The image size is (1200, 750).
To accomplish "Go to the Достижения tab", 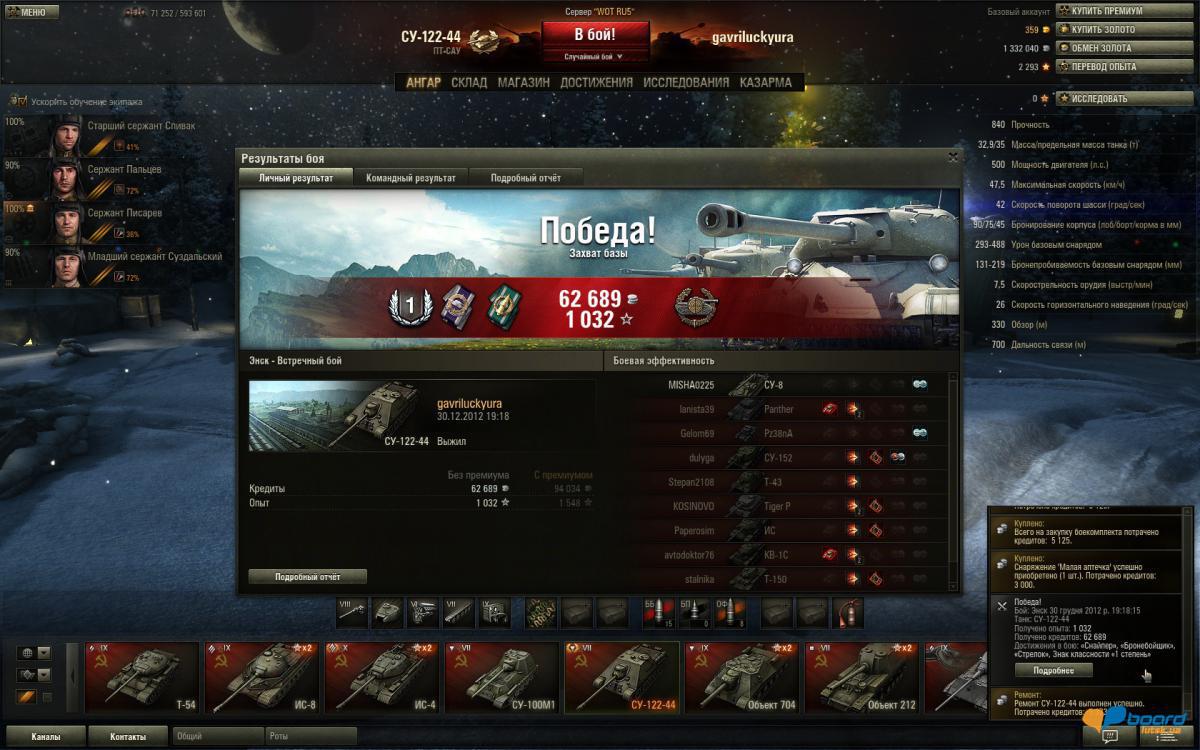I will pos(596,82).
